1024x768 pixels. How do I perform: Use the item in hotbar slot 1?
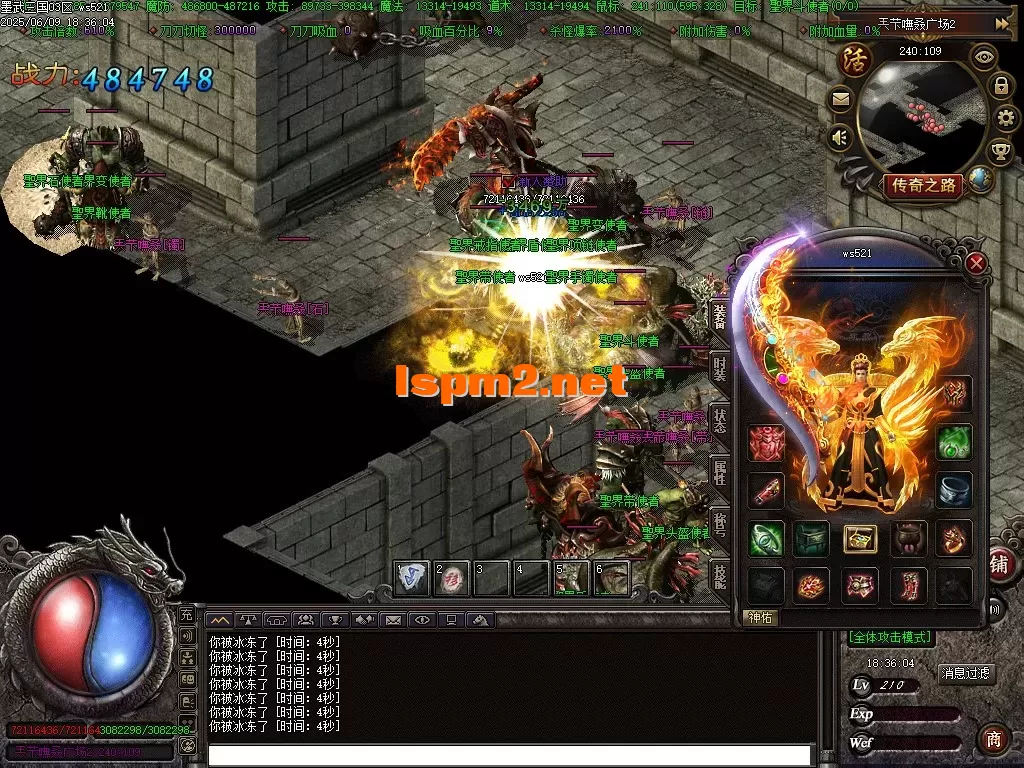412,578
